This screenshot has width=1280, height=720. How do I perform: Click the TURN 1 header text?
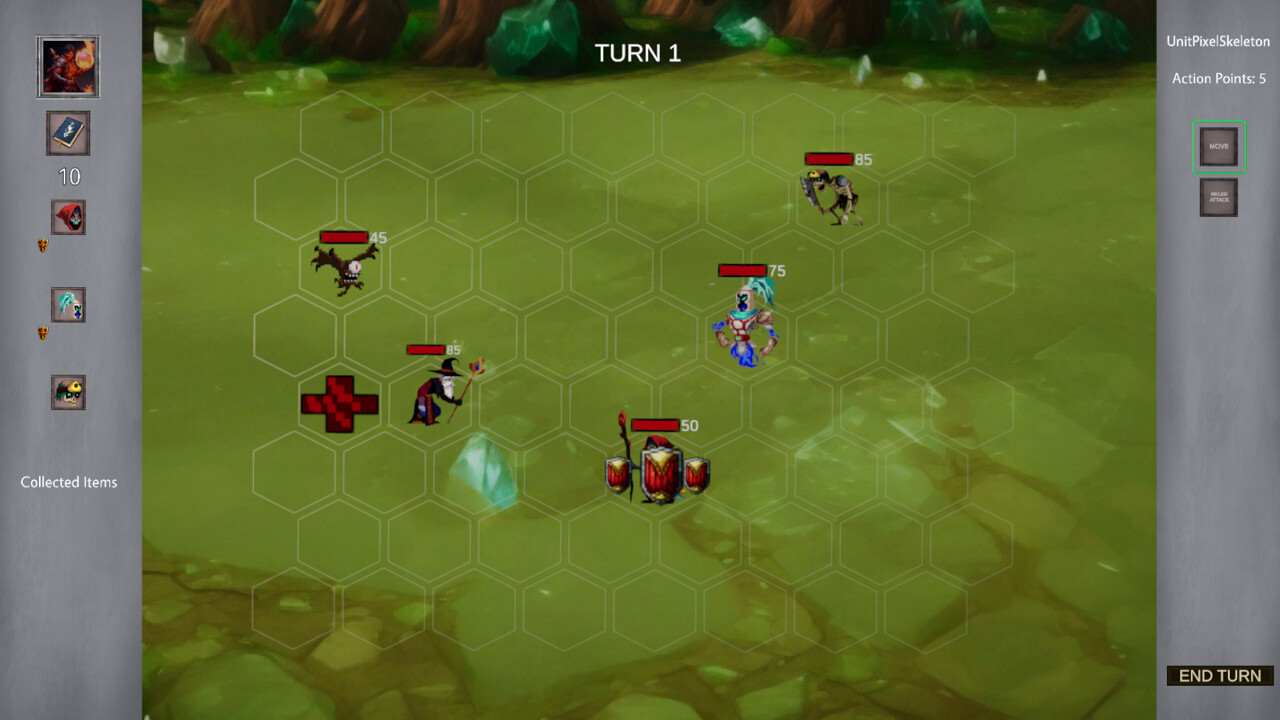click(x=638, y=53)
